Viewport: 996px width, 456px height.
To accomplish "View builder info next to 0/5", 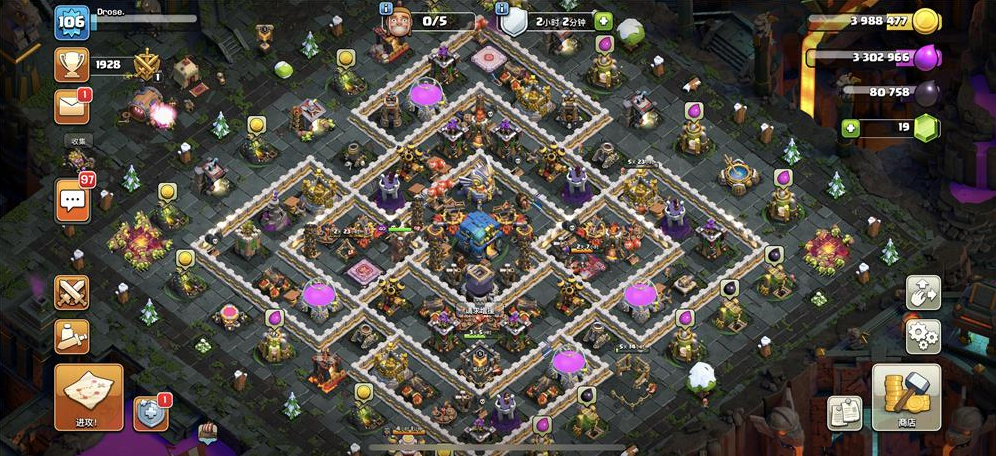I will point(385,9).
